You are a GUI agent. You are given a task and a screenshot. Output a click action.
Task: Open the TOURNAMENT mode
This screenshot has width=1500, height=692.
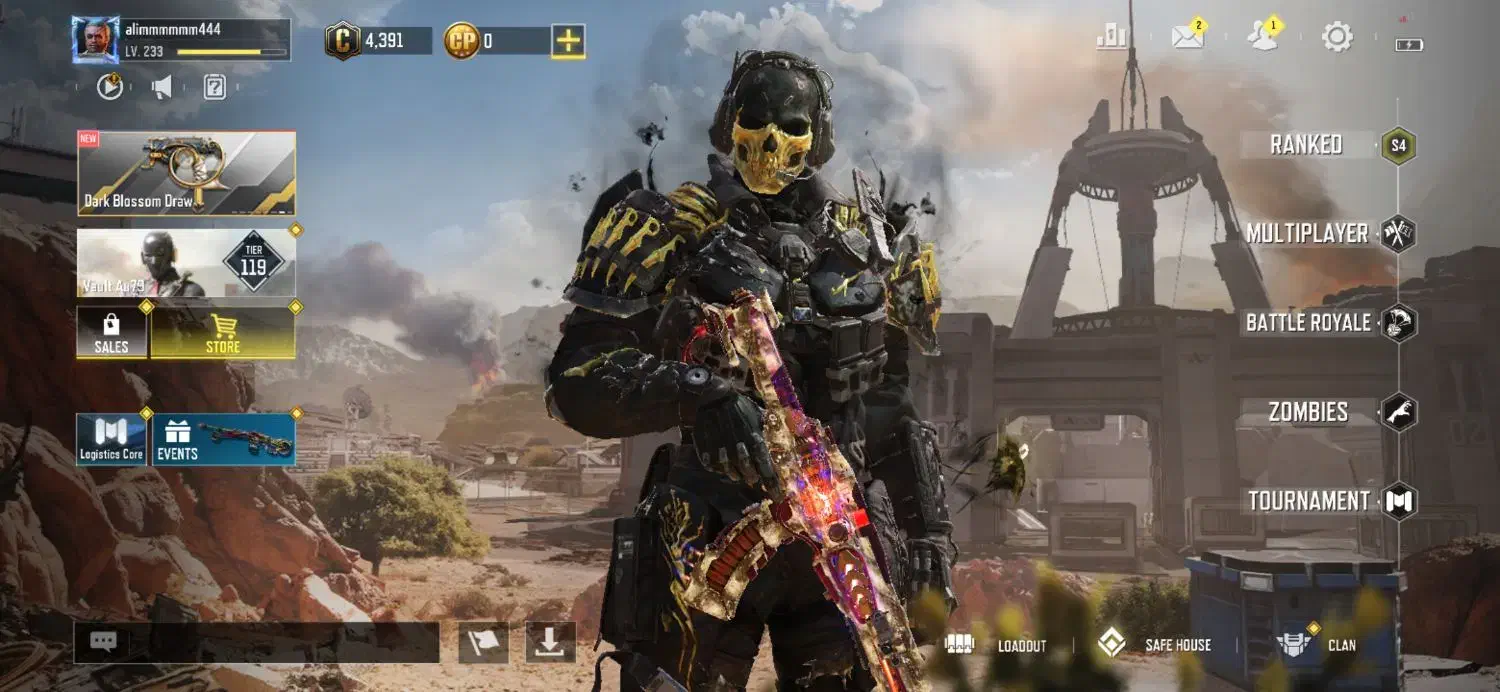click(1308, 501)
